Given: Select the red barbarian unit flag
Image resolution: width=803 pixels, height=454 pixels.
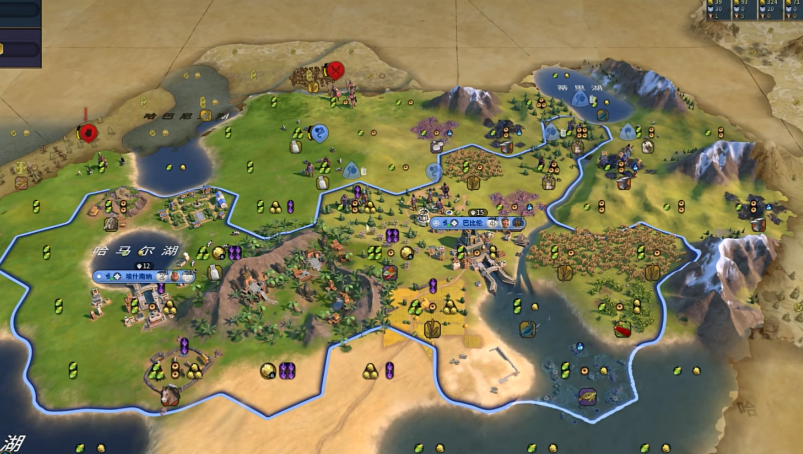Looking at the screenshot, I should point(88,132).
